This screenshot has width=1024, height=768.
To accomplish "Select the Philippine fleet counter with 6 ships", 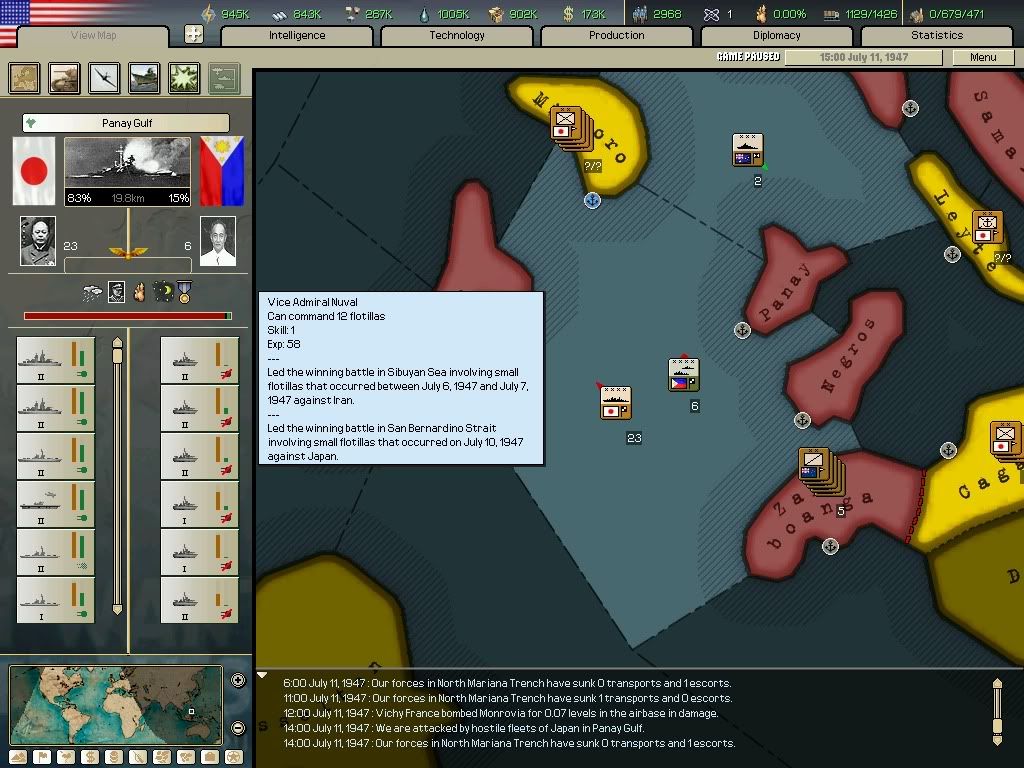I will [684, 375].
